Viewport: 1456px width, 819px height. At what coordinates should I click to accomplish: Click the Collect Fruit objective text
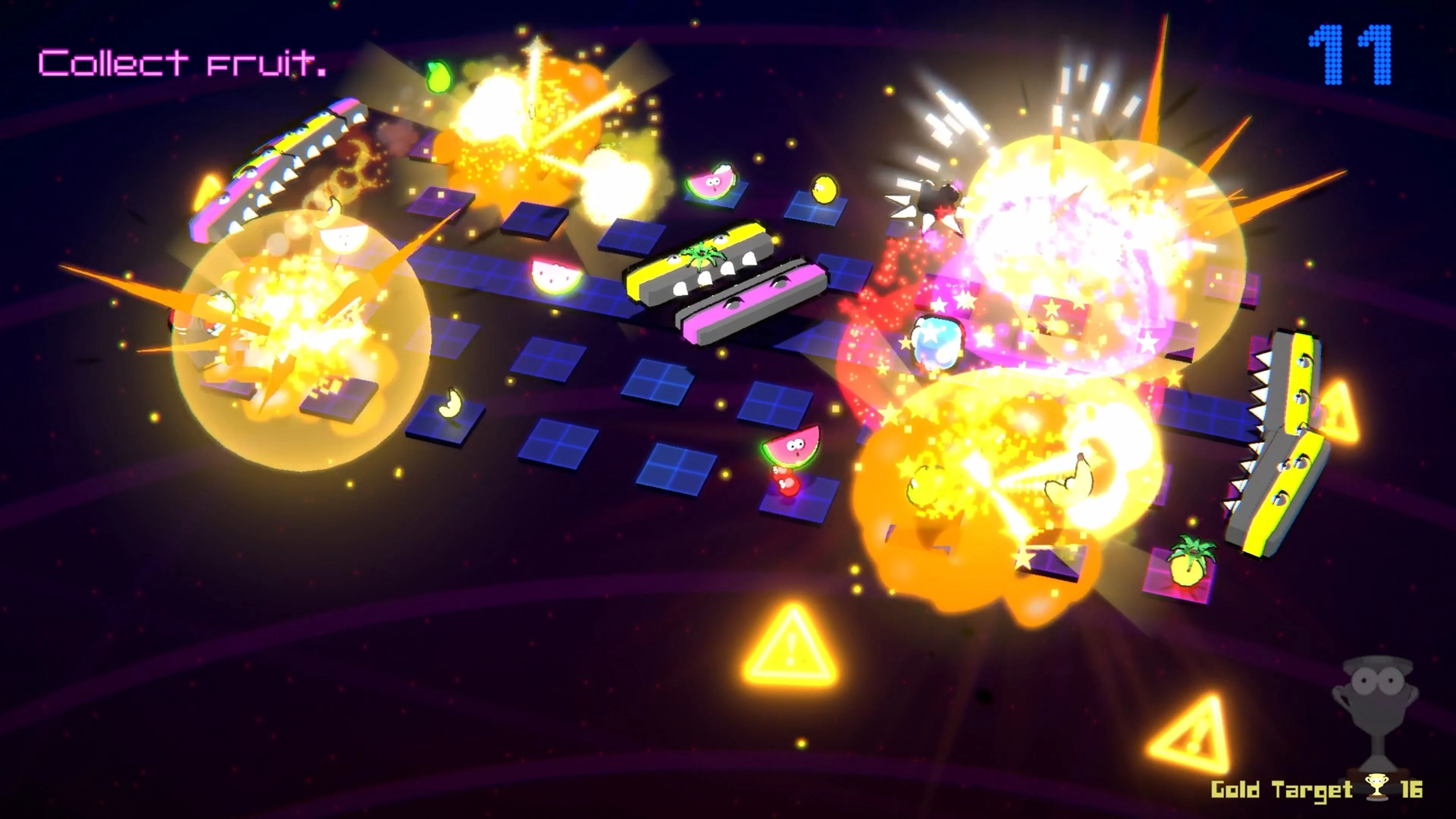[181, 62]
